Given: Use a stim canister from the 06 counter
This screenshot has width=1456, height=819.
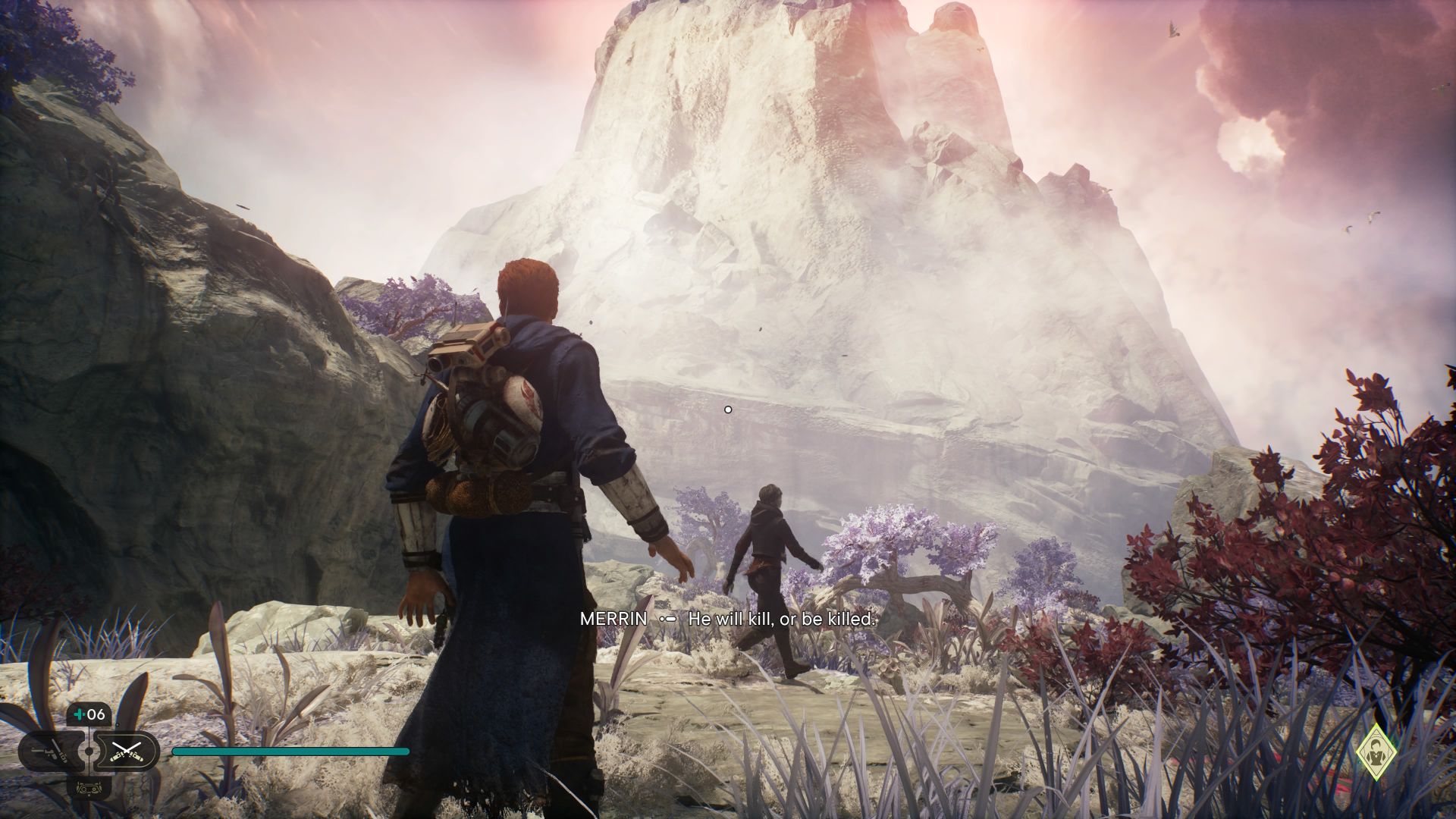Looking at the screenshot, I should coord(89,714).
